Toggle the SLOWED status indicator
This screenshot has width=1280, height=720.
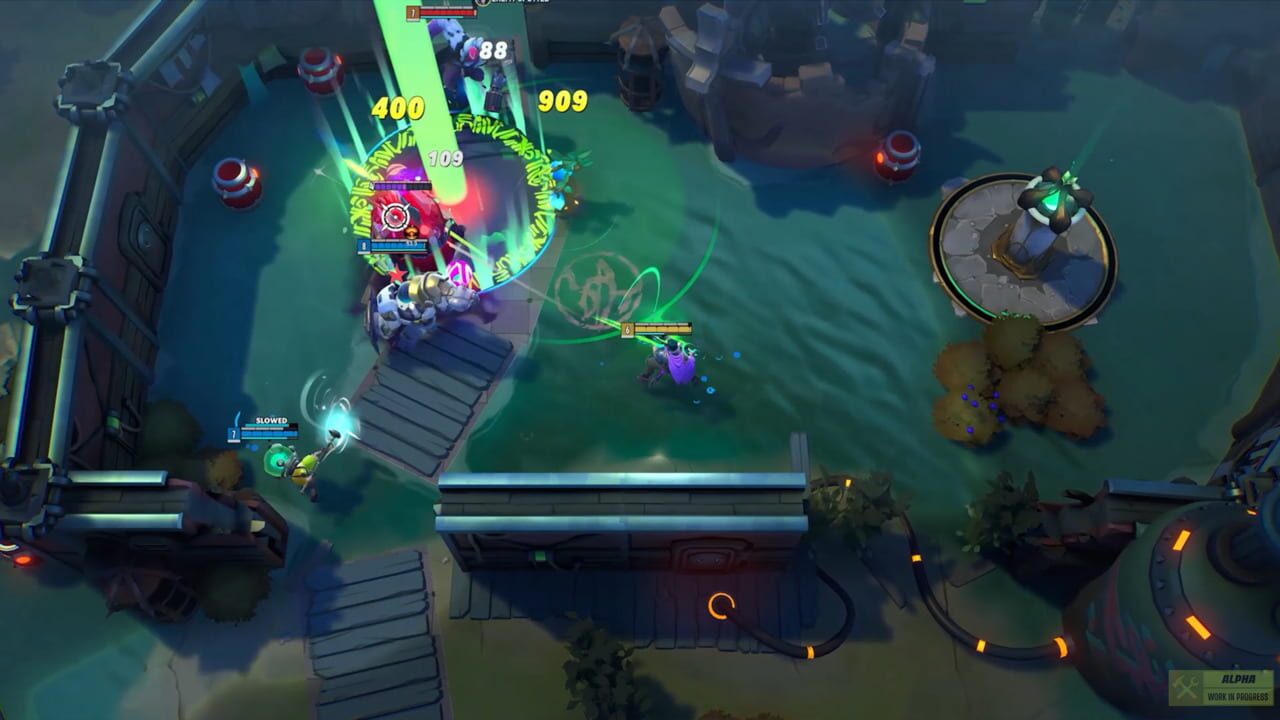(271, 421)
